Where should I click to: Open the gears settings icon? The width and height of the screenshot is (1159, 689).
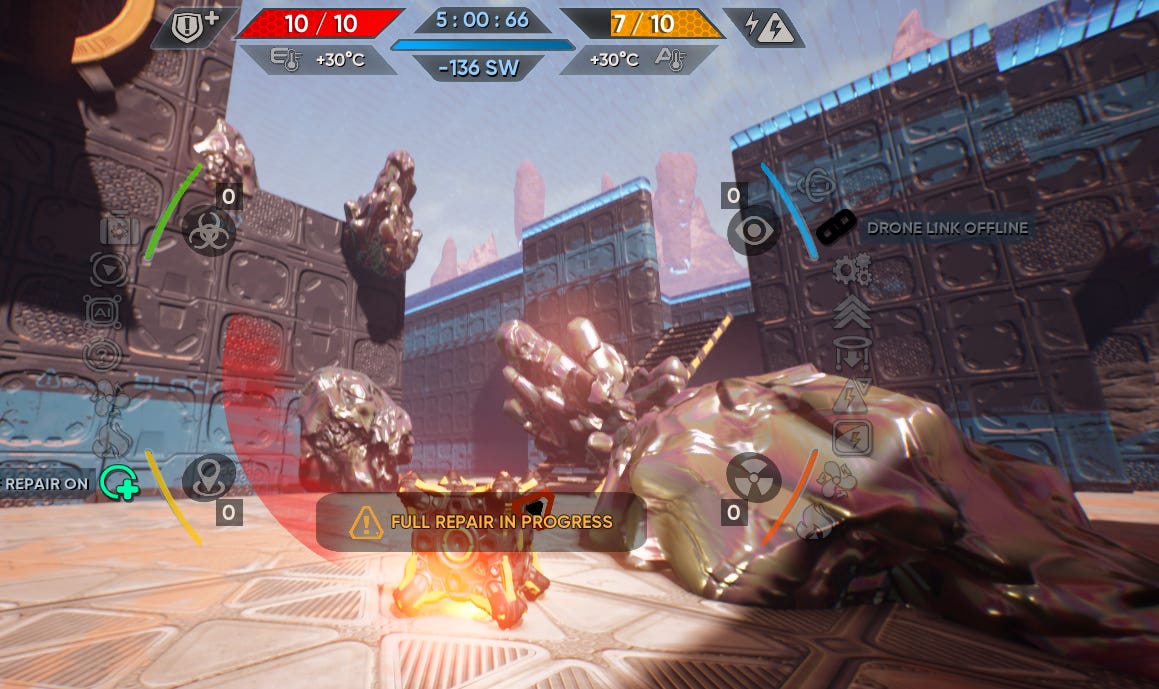(x=851, y=270)
